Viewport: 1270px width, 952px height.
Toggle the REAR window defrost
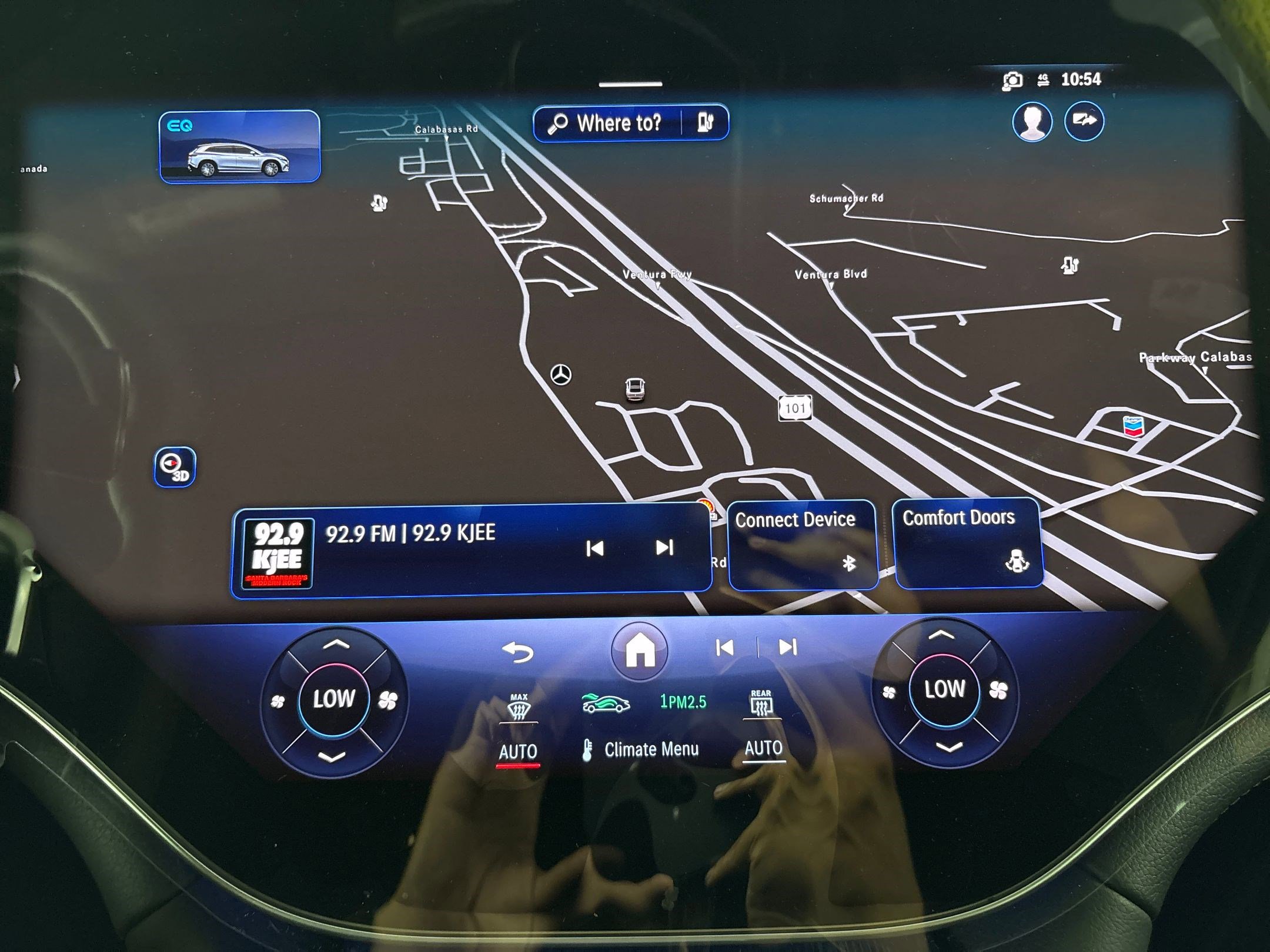point(761,704)
